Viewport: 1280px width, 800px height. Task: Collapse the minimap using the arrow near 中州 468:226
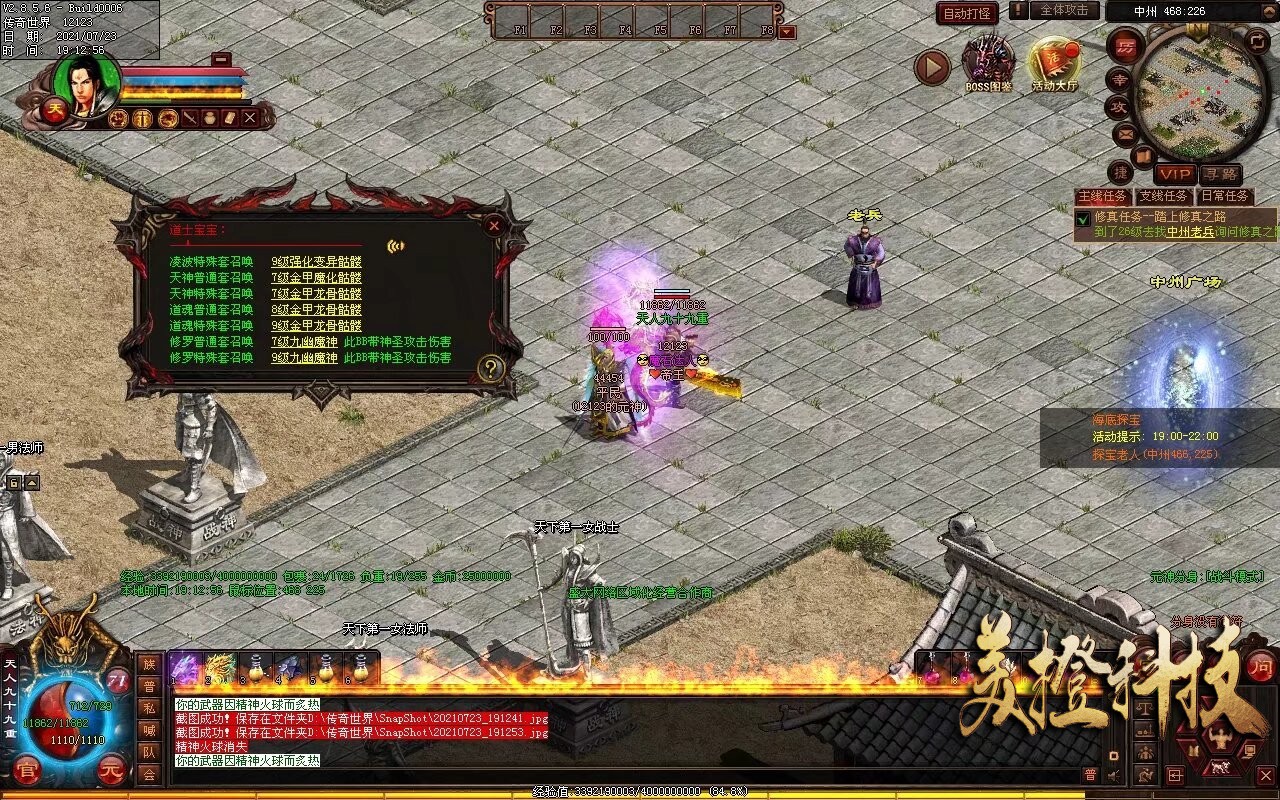(x=1269, y=11)
